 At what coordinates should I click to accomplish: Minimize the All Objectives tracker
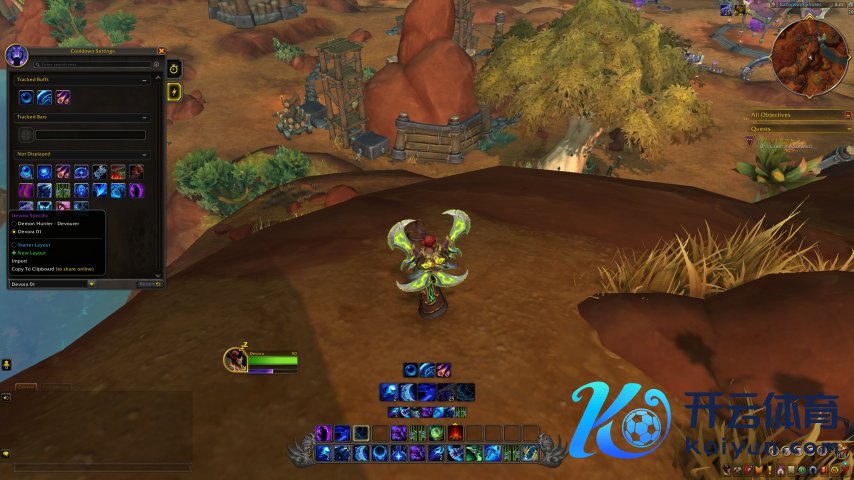click(x=846, y=115)
